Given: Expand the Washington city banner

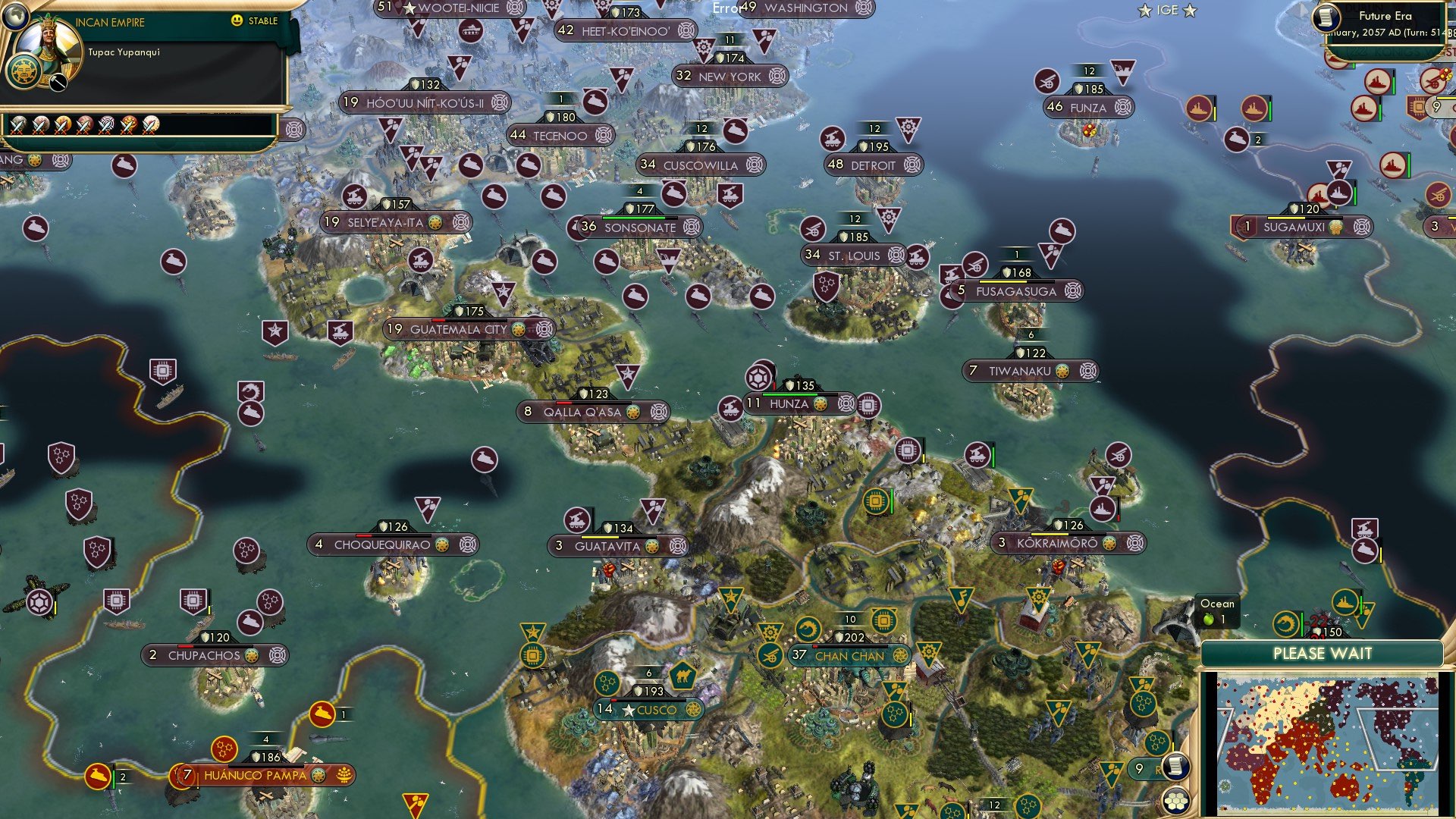Looking at the screenshot, I should pyautogui.click(x=806, y=10).
